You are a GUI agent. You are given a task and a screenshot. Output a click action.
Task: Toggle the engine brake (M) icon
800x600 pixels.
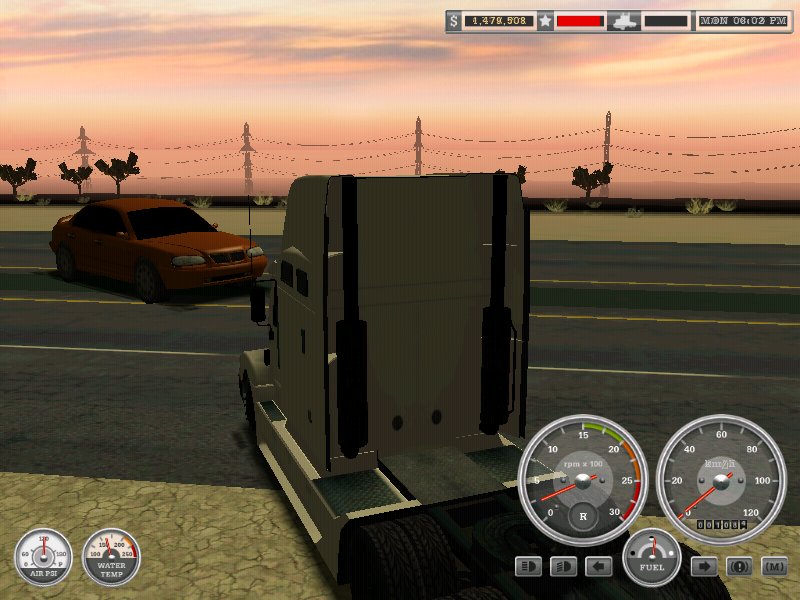(775, 567)
